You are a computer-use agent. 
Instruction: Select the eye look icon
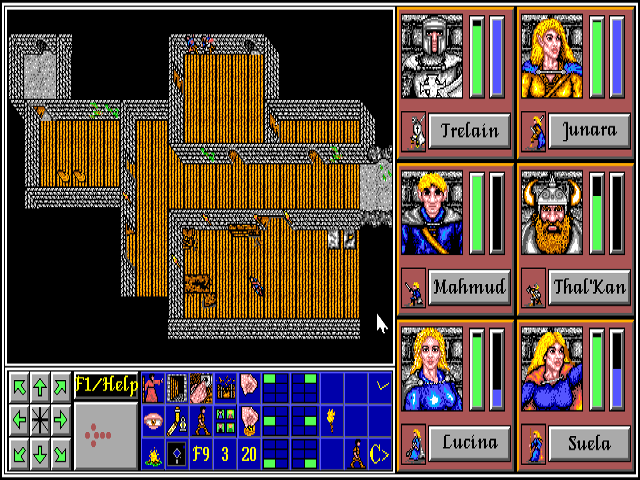click(153, 421)
